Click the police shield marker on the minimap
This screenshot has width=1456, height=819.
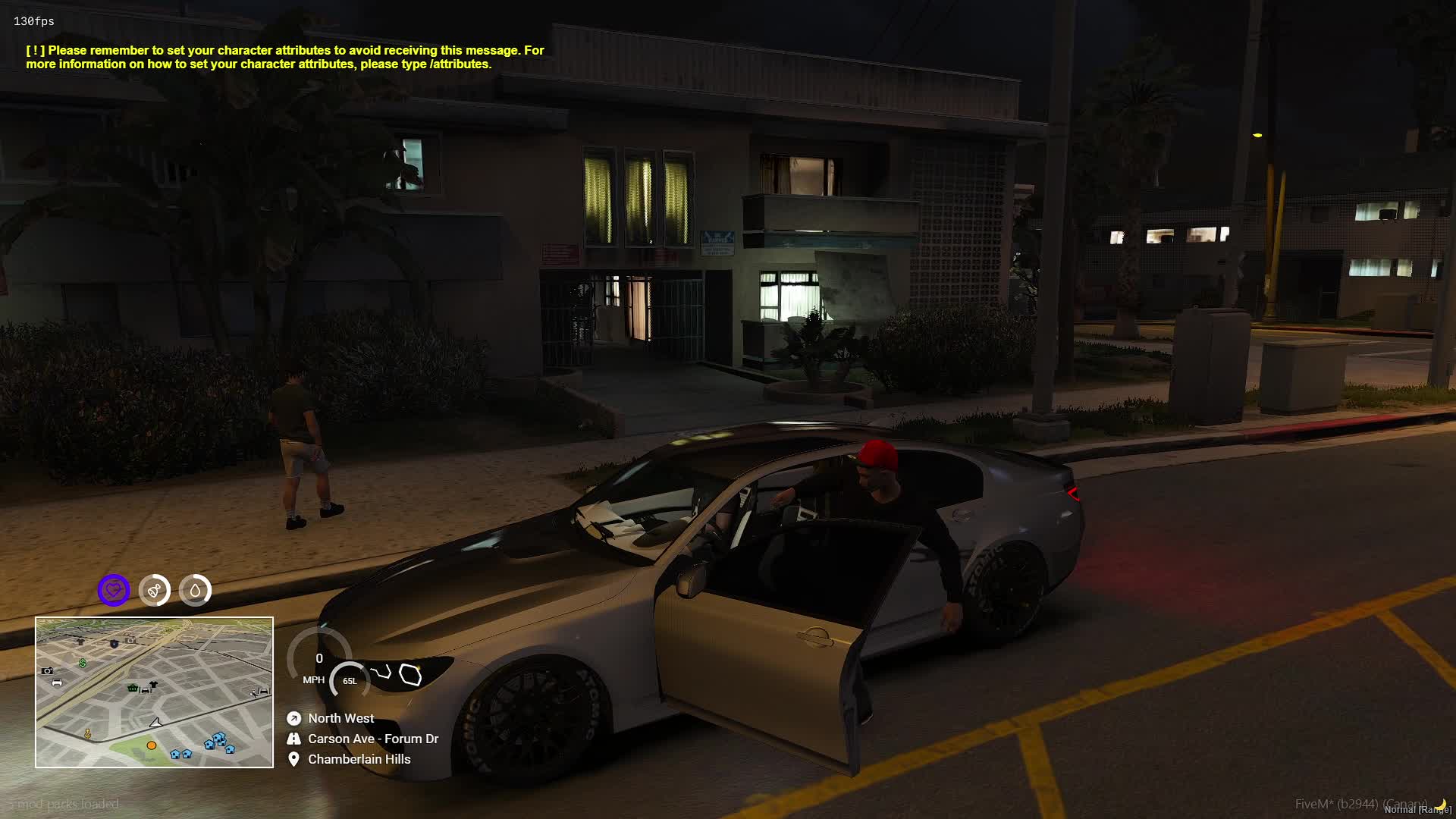point(114,644)
